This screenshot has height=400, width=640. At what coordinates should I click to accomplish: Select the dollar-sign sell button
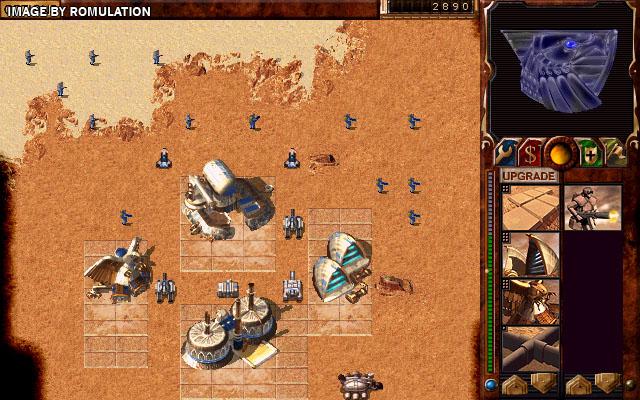pyautogui.click(x=530, y=153)
